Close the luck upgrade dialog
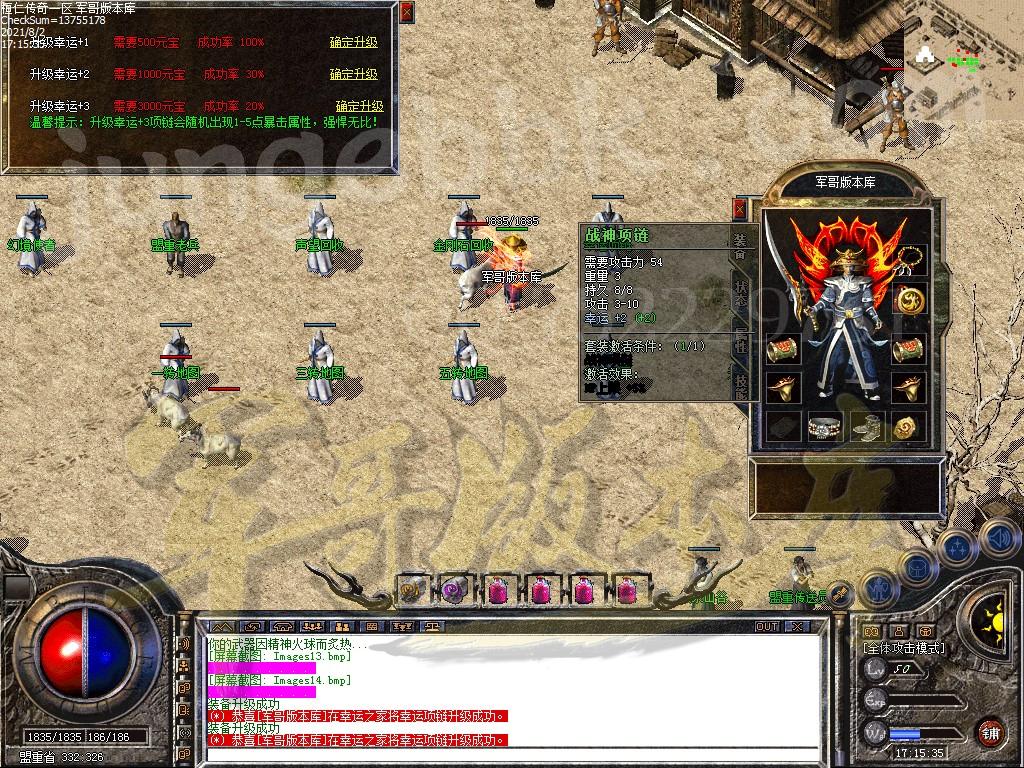This screenshot has width=1024, height=768. [x=406, y=12]
